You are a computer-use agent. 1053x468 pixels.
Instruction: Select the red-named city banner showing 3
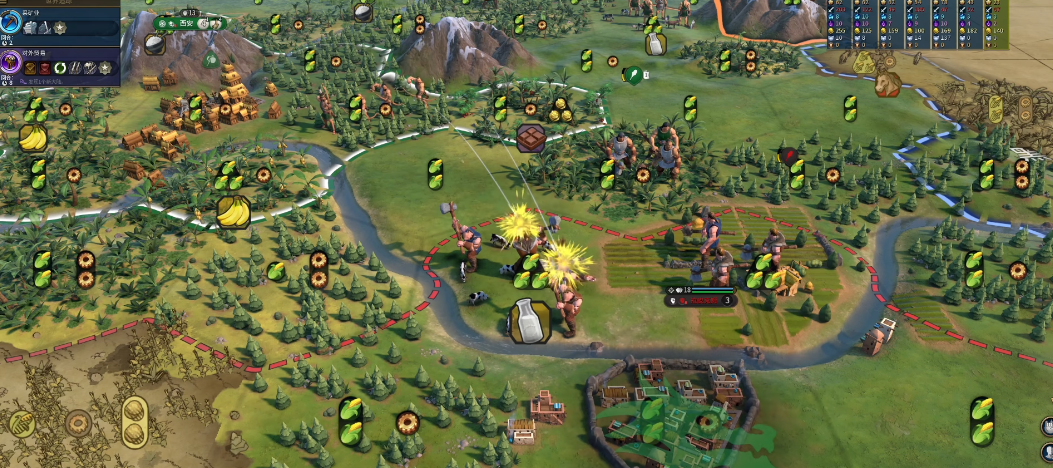(702, 299)
